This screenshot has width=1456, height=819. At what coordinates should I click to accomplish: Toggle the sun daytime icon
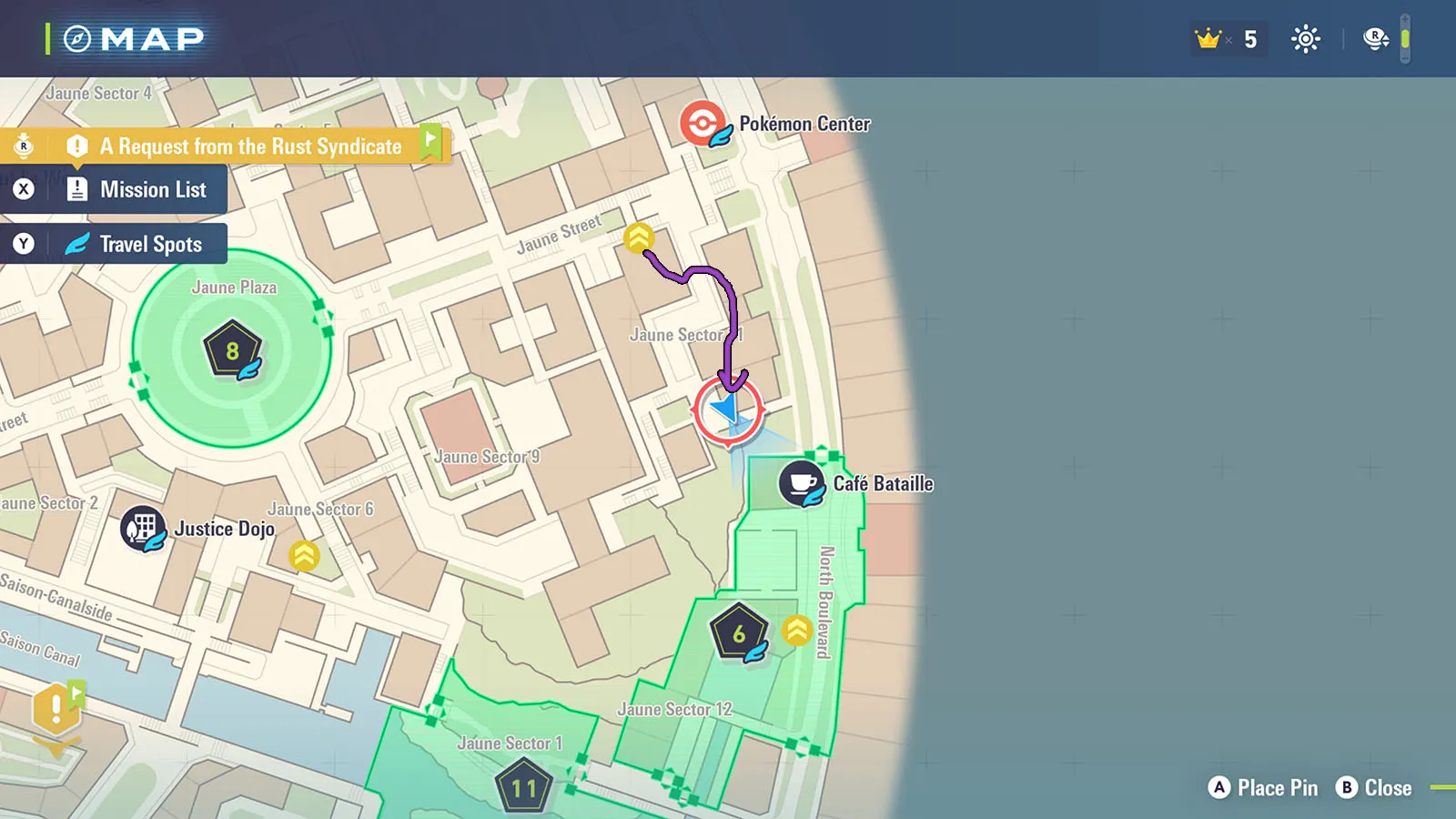pos(1306,39)
